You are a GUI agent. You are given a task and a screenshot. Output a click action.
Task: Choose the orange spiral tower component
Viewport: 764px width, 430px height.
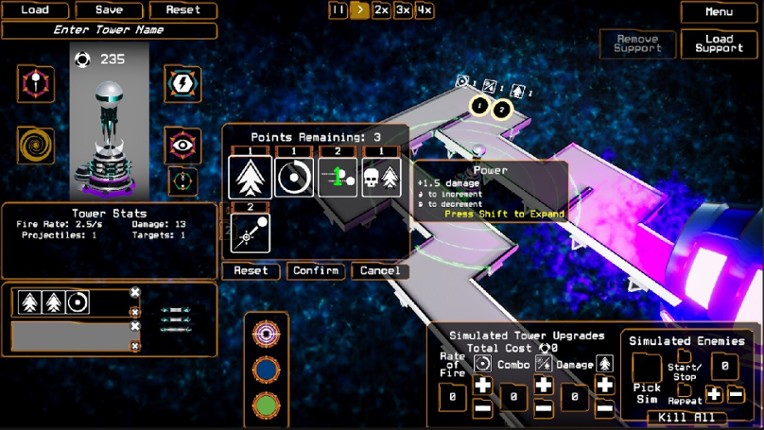click(36, 145)
